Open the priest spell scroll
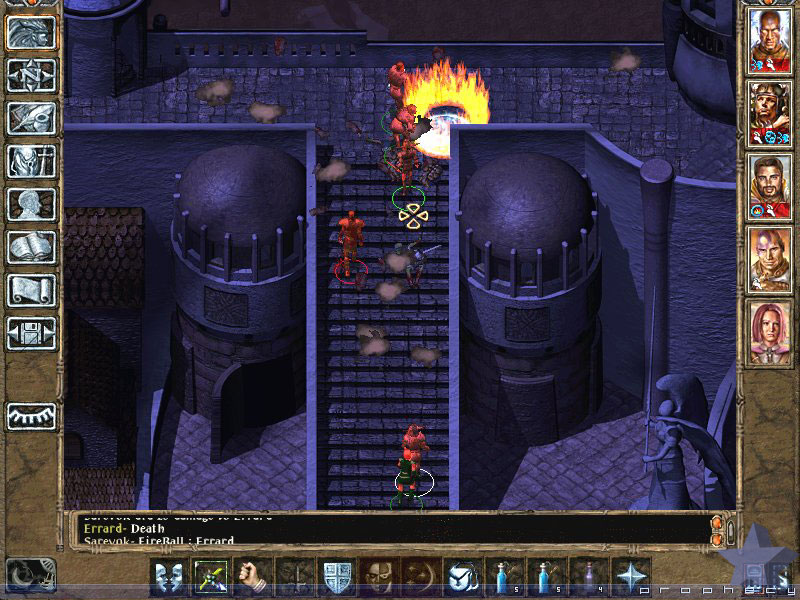The image size is (800, 600). pyautogui.click(x=31, y=290)
